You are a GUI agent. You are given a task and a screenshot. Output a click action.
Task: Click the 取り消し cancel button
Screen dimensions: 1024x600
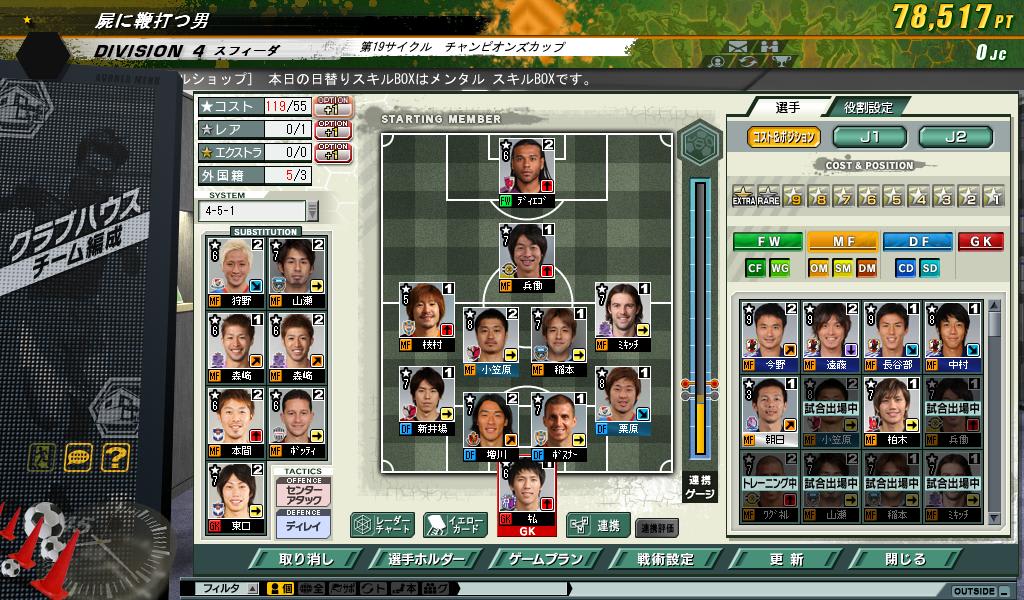point(306,559)
